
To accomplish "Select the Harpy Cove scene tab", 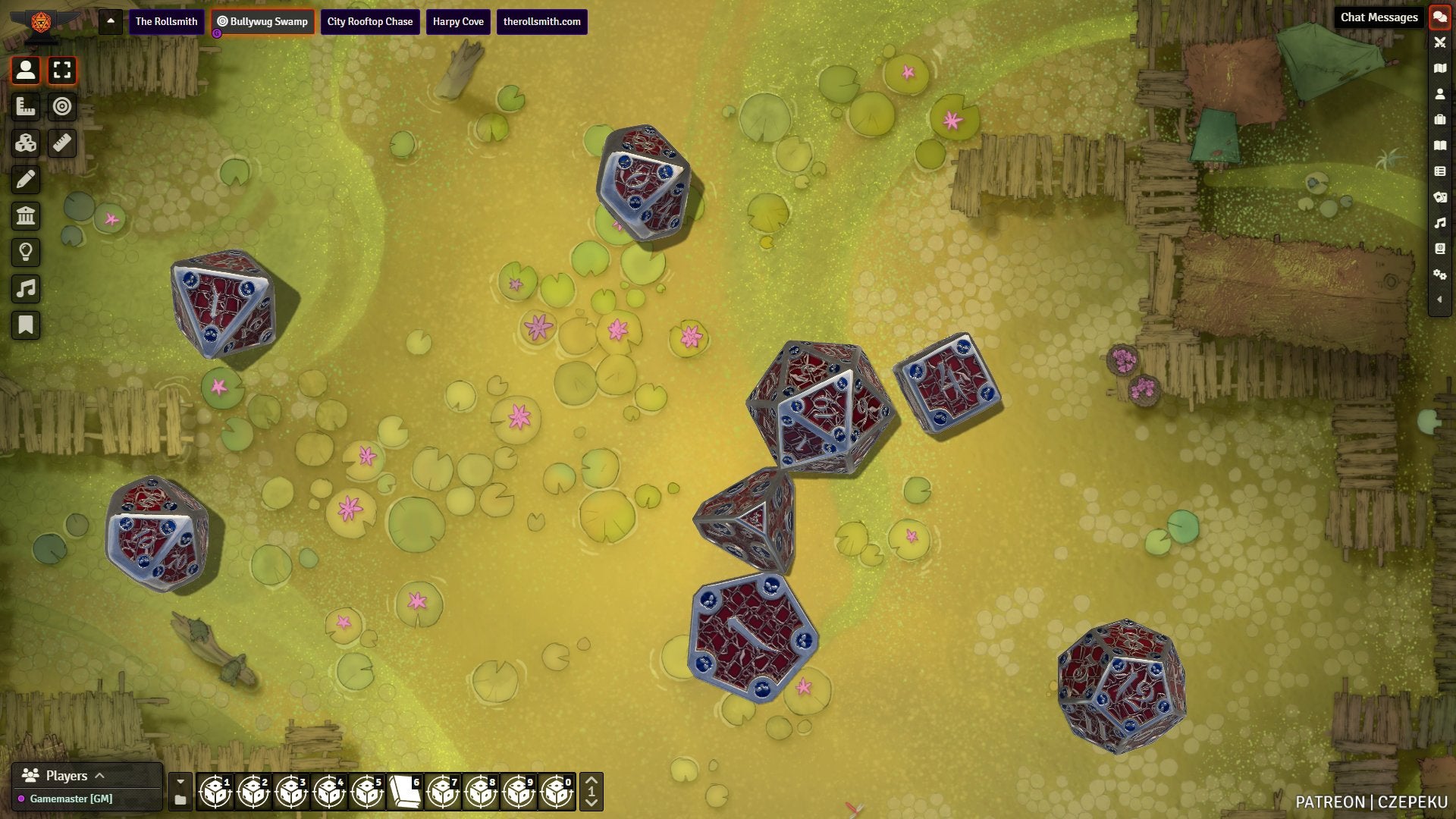I will pyautogui.click(x=458, y=21).
